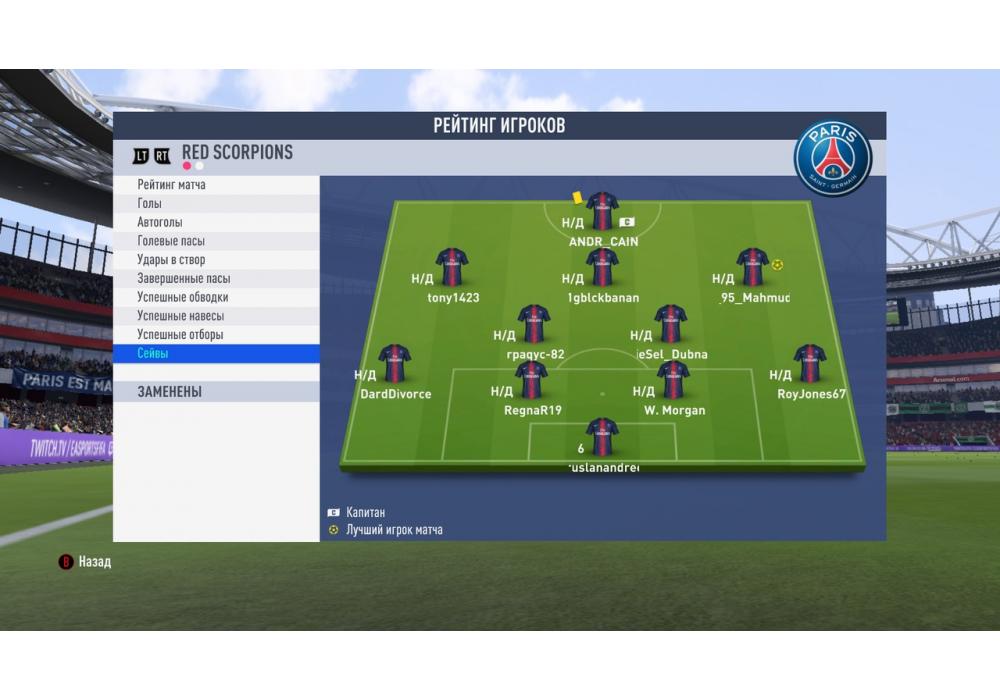Select Удары в створ in the list
The image size is (1000, 700).
tap(216, 260)
